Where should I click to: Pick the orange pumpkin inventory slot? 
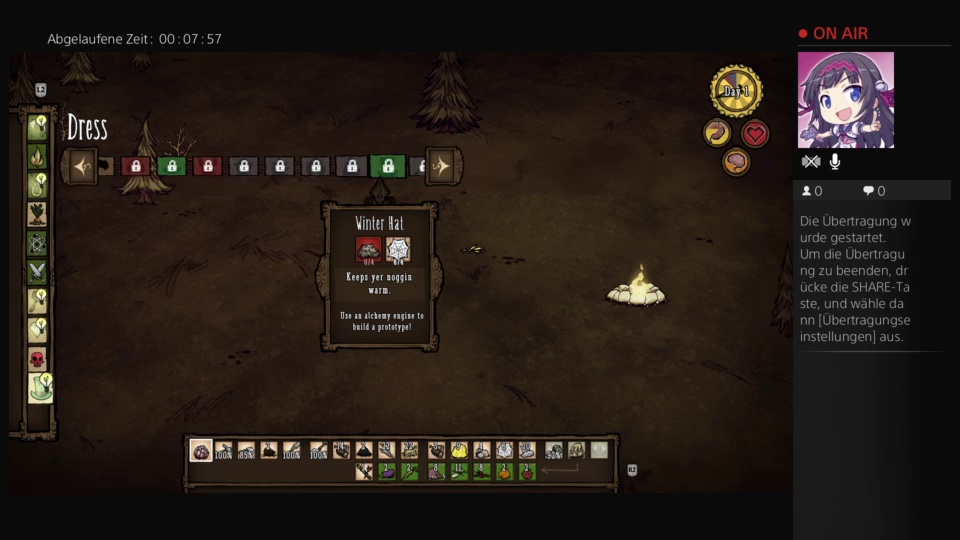(503, 471)
